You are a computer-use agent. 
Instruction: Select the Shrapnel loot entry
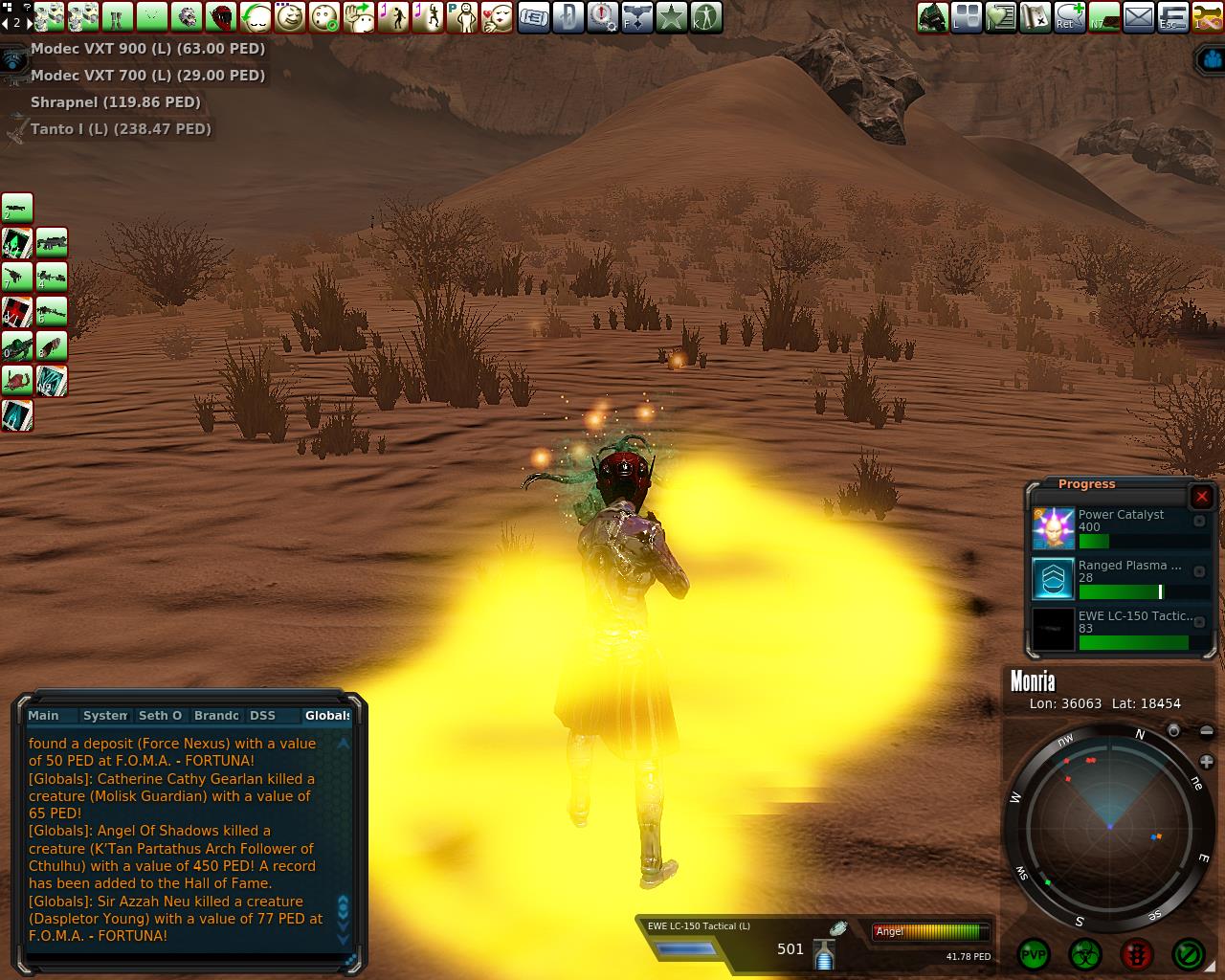[115, 102]
